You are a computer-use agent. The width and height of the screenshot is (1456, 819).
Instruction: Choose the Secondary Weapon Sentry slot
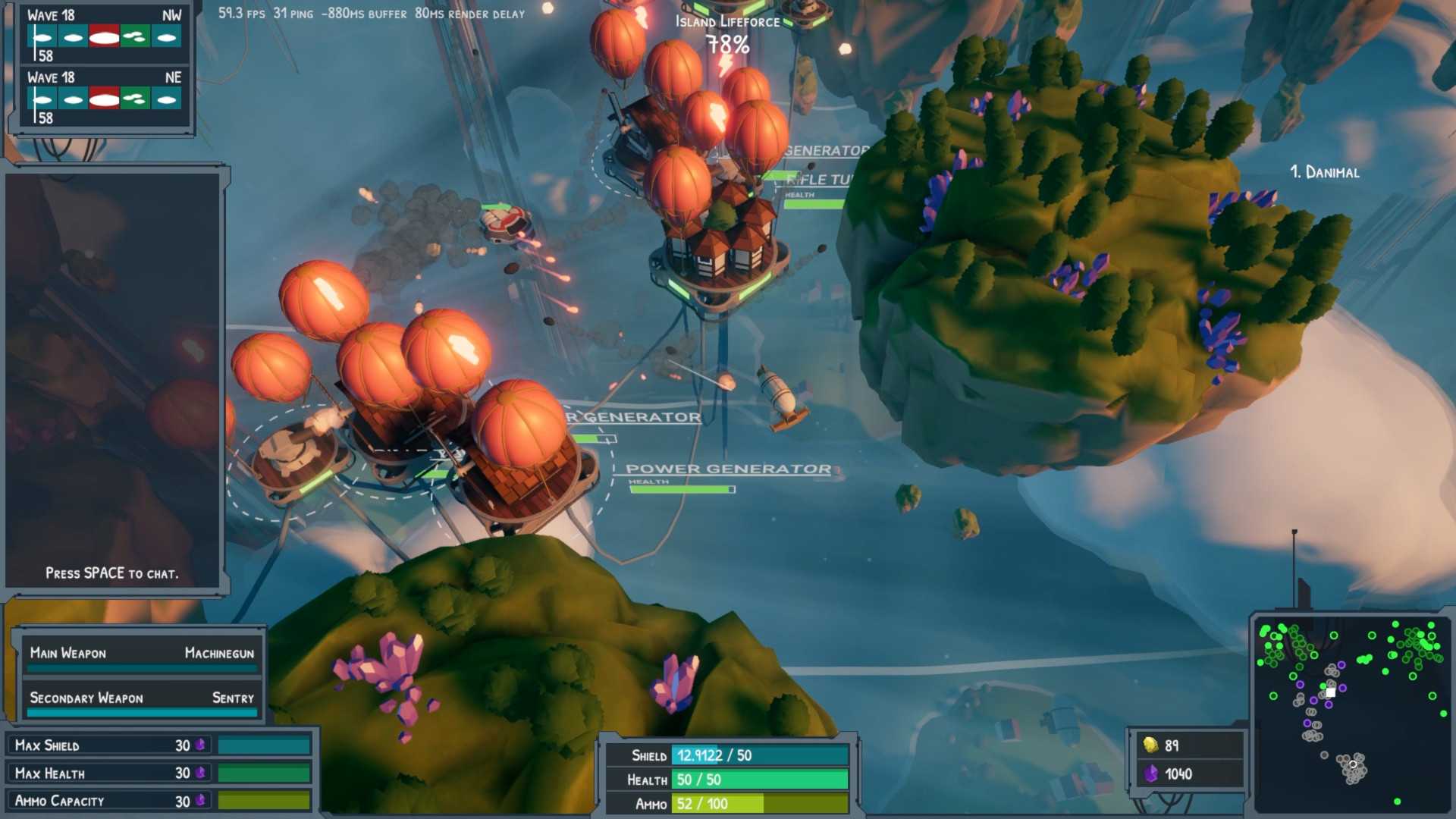142,698
